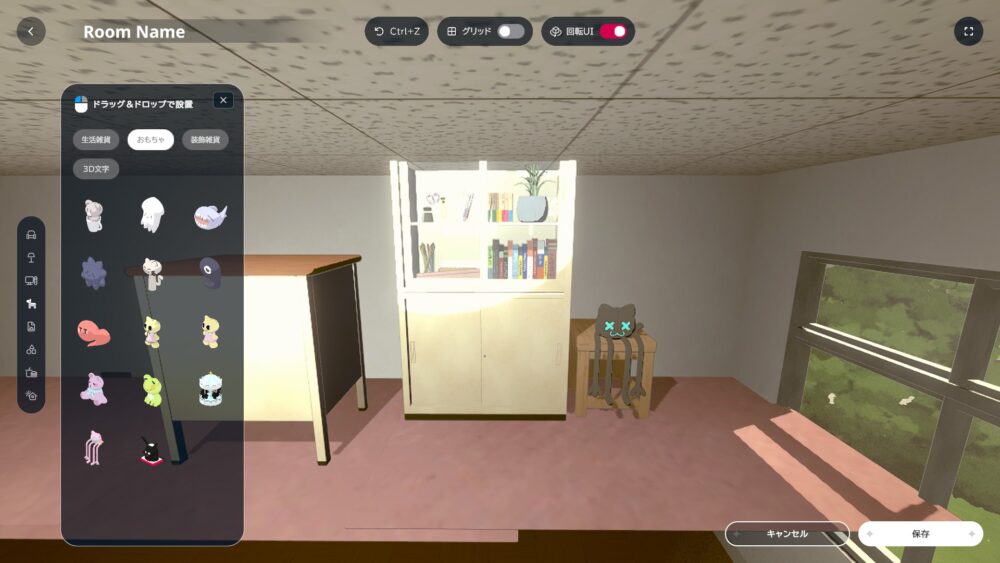Save the room with 保存
1000x563 pixels.
pyautogui.click(x=920, y=534)
